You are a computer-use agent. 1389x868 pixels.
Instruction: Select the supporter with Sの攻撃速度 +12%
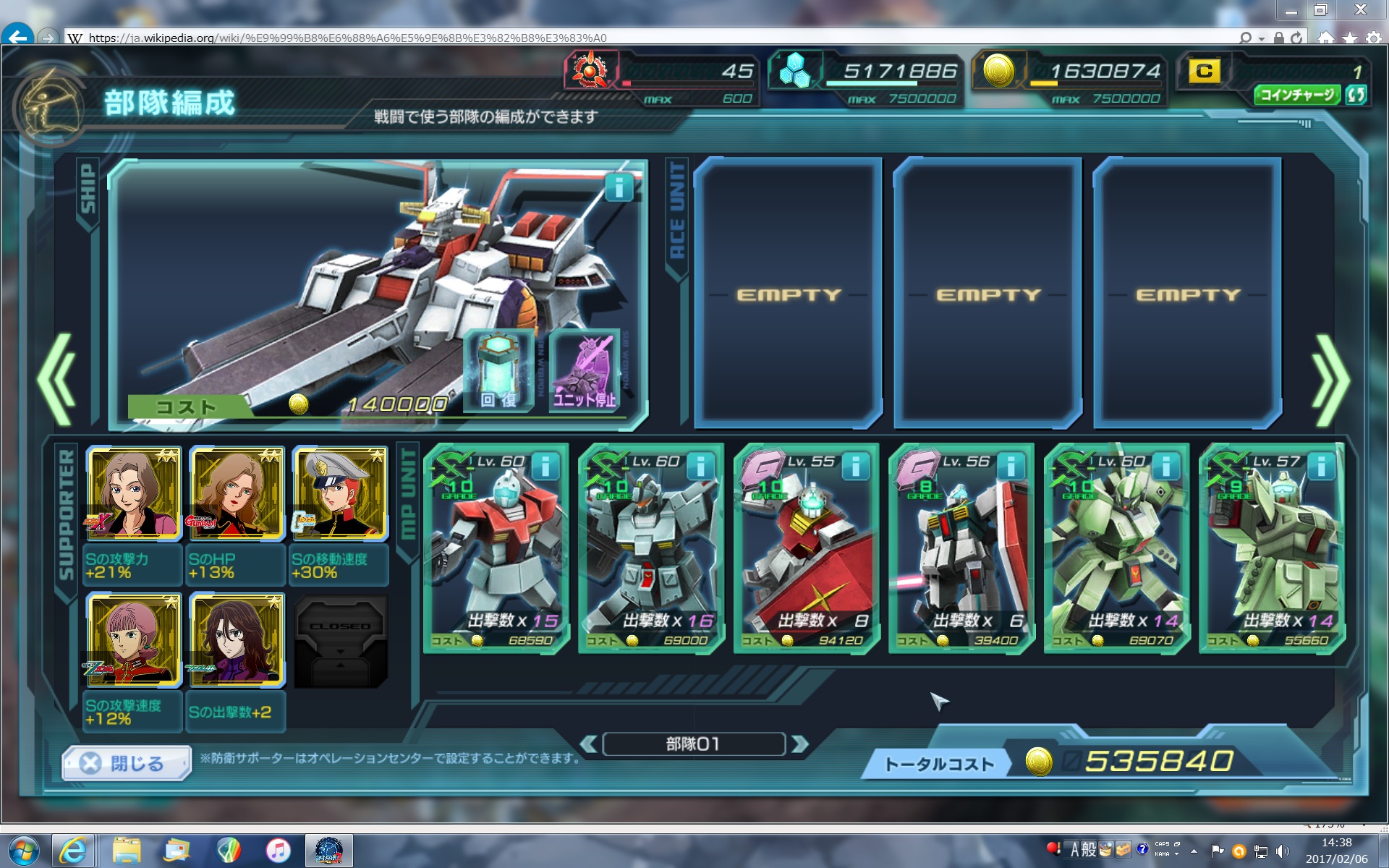click(134, 639)
